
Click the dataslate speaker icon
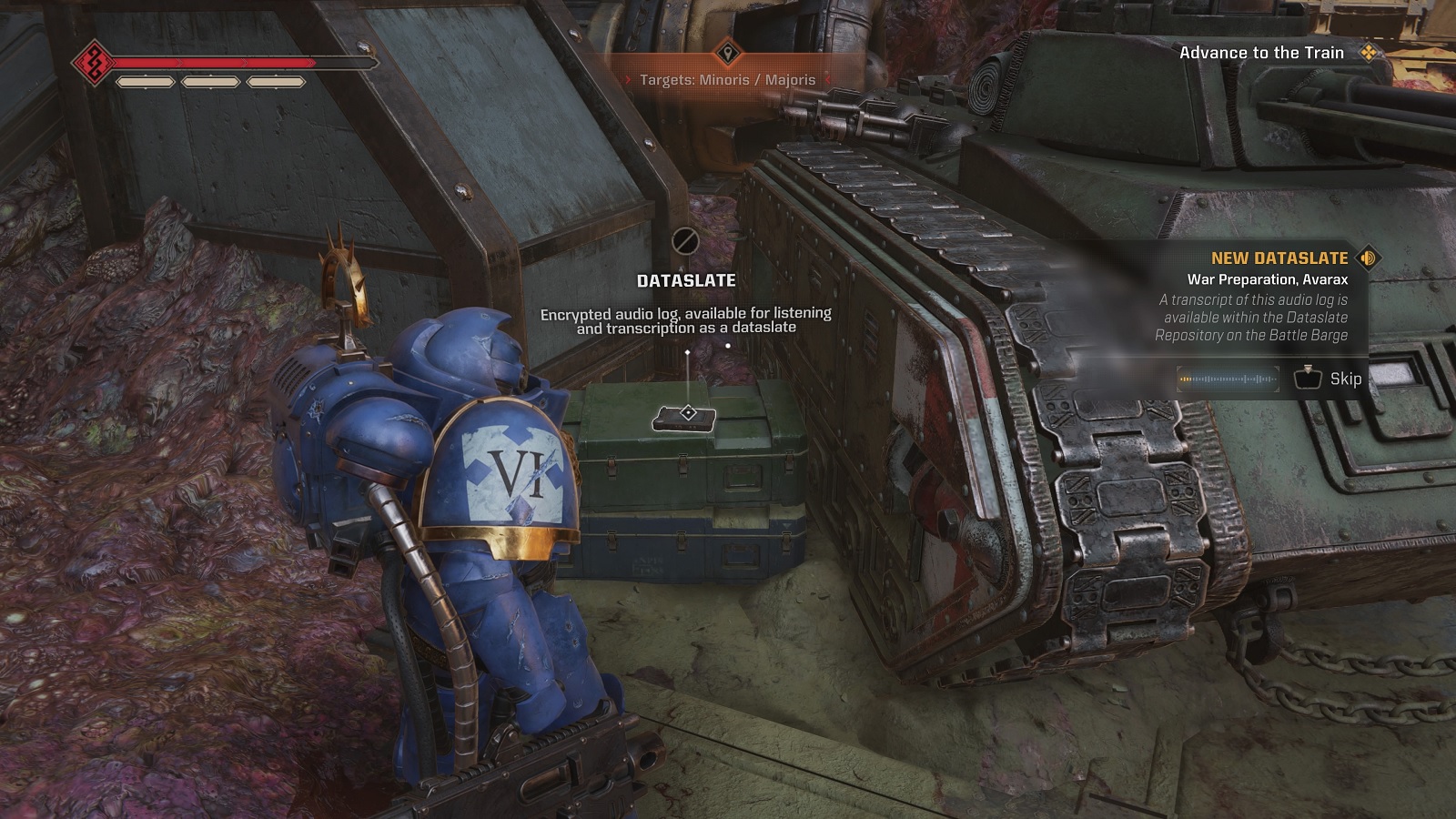(1368, 258)
